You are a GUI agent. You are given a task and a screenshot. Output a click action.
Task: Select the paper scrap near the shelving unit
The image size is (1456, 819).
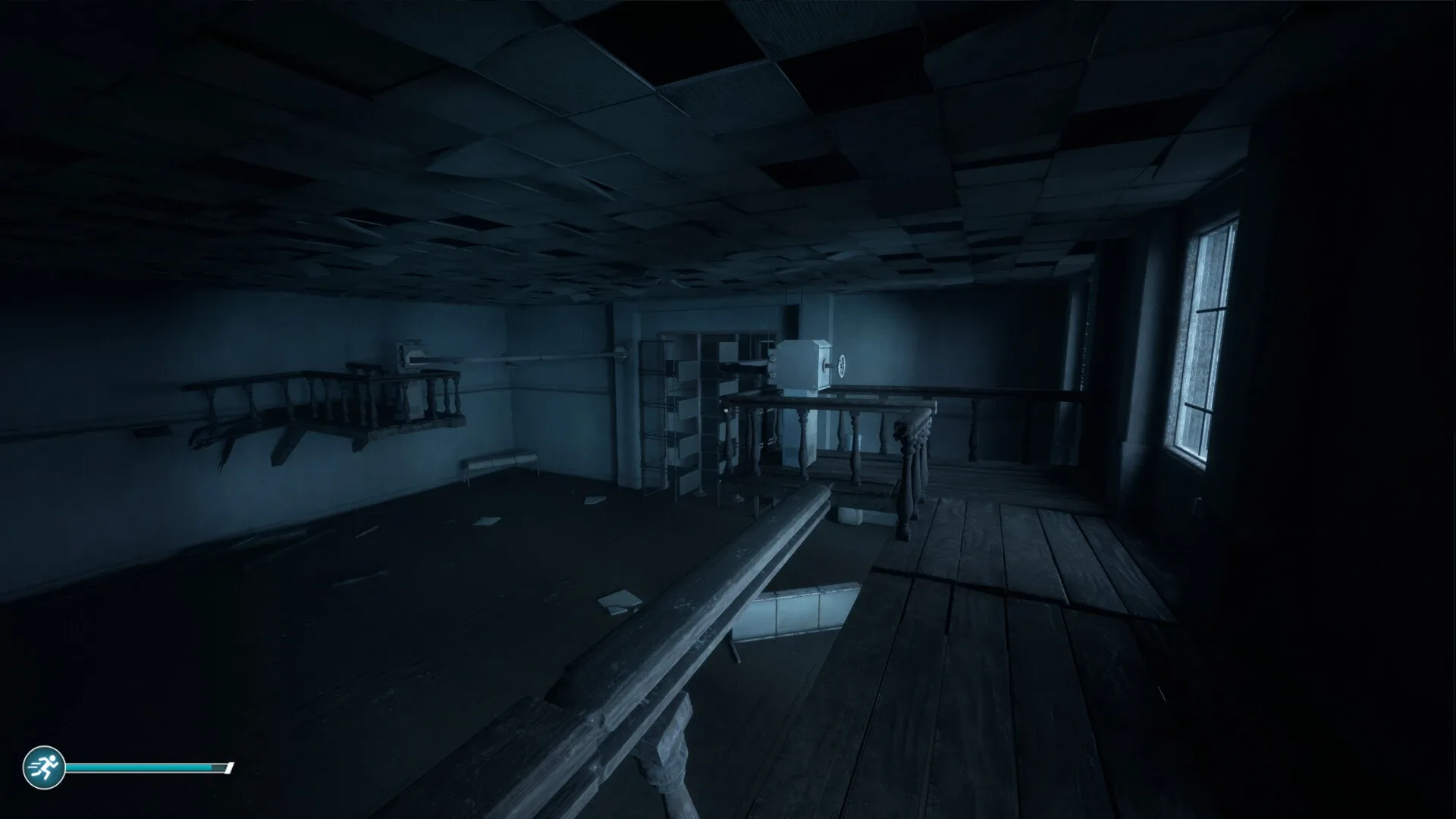click(739, 497)
